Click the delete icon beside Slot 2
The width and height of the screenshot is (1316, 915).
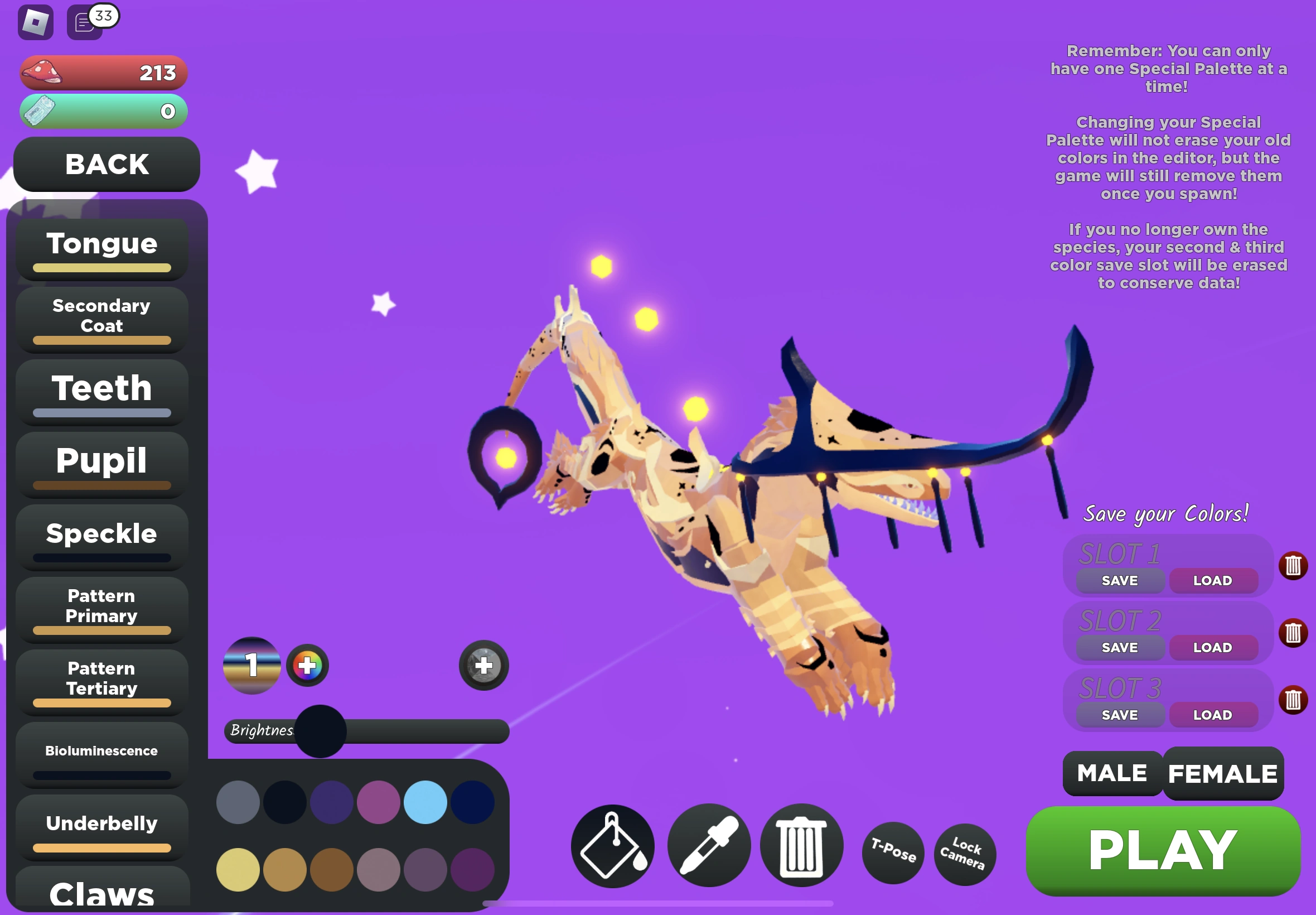(x=1294, y=633)
